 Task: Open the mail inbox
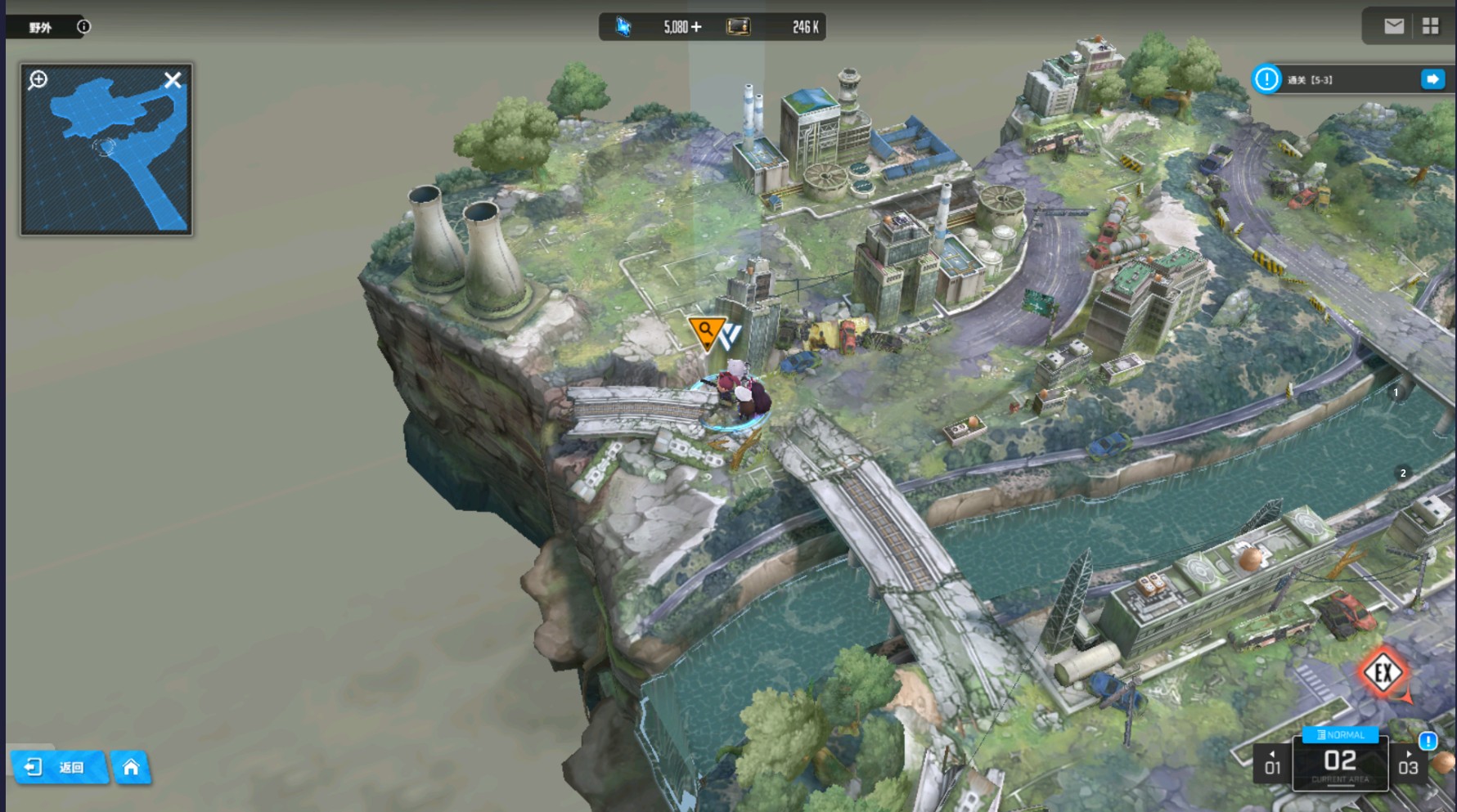click(1394, 26)
